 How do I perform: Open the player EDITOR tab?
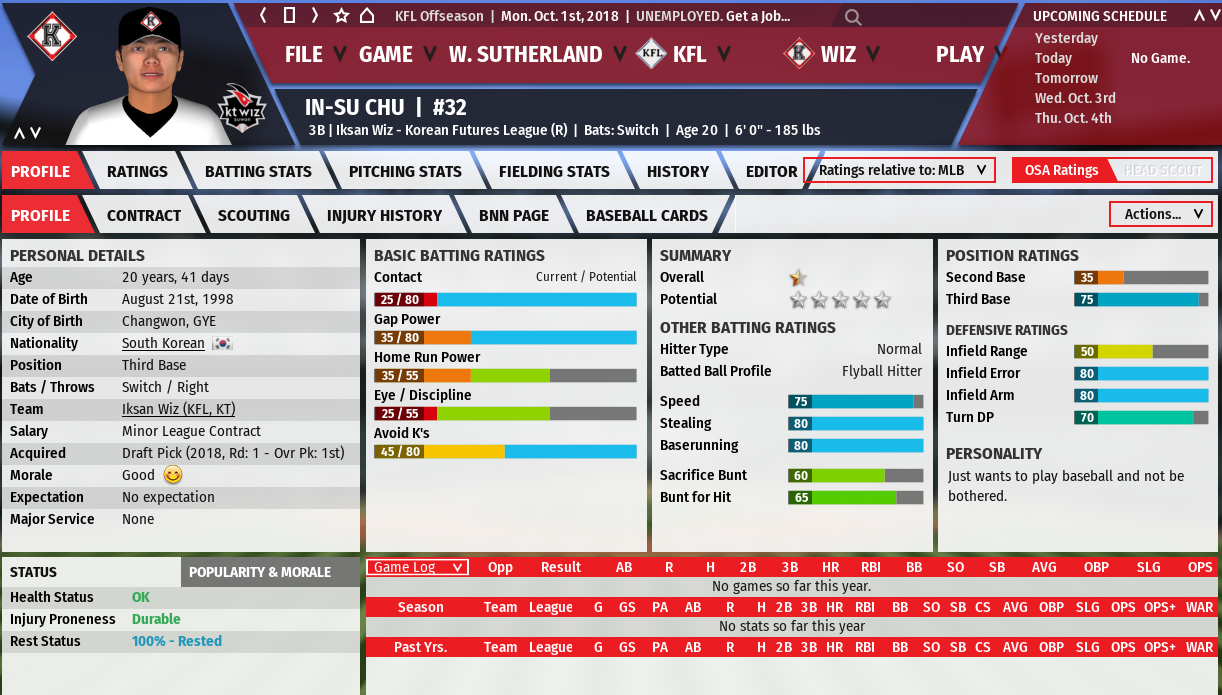771,171
